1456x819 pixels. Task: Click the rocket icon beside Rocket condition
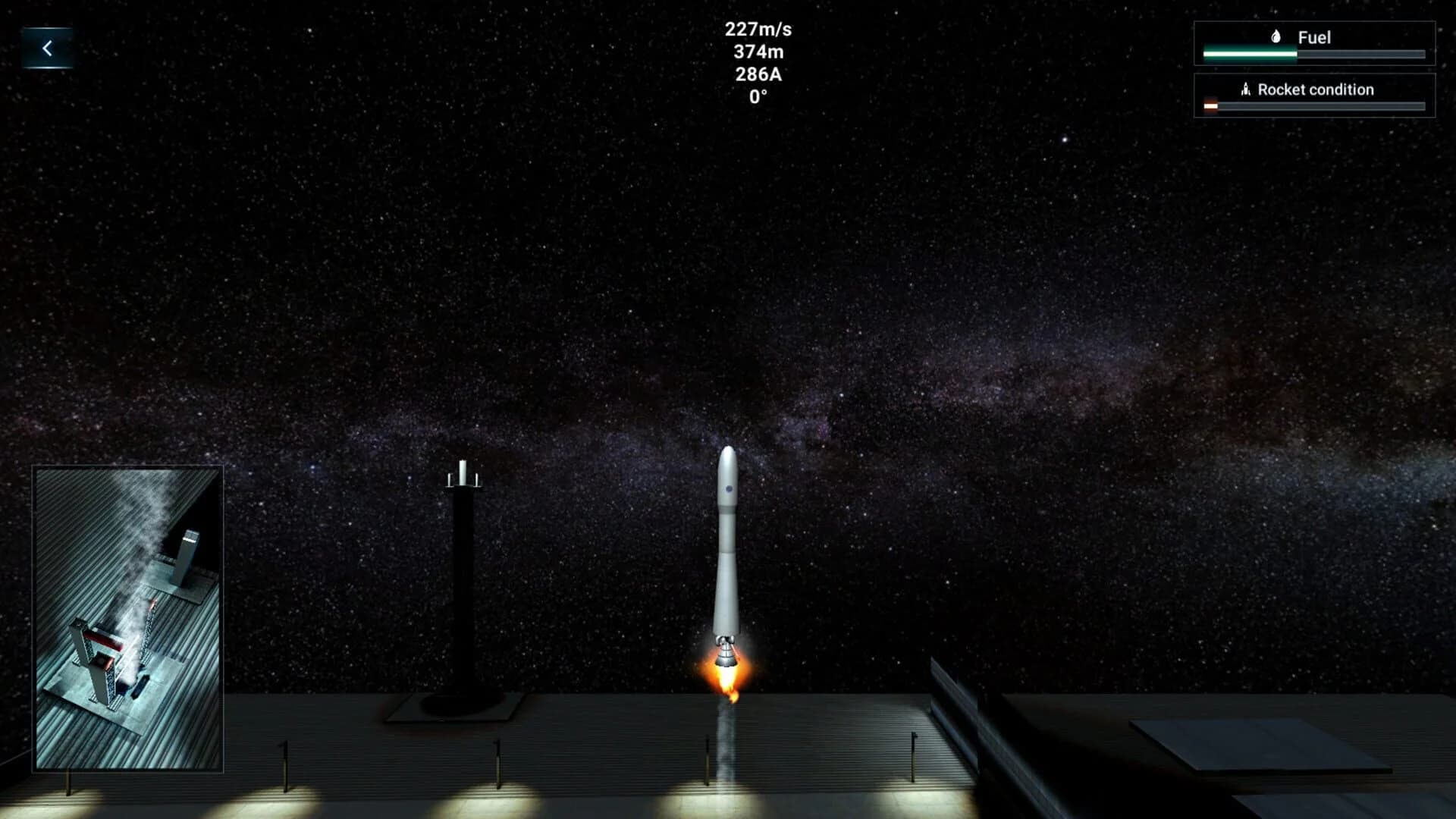click(x=1245, y=89)
